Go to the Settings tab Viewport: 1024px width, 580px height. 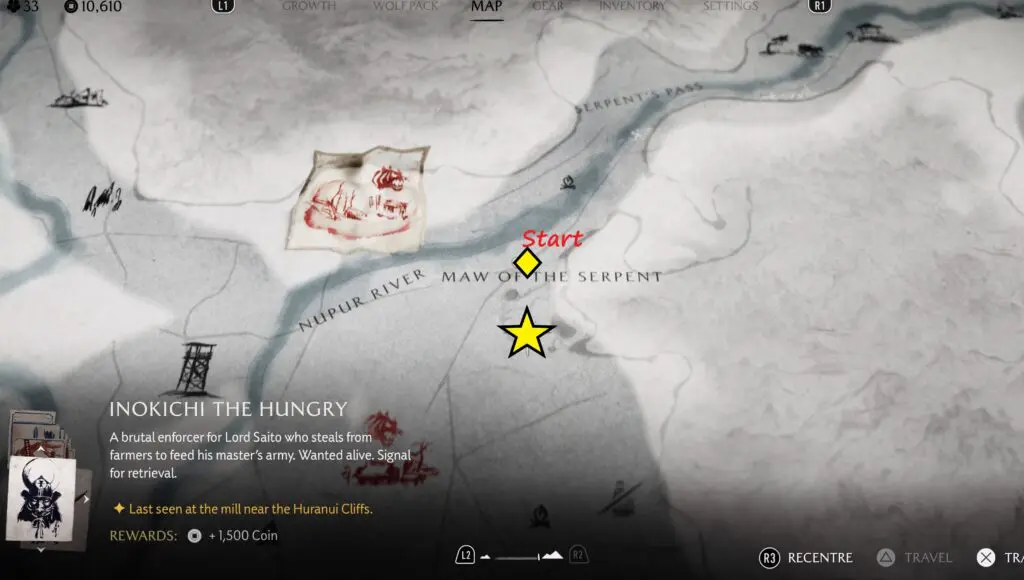coord(730,6)
